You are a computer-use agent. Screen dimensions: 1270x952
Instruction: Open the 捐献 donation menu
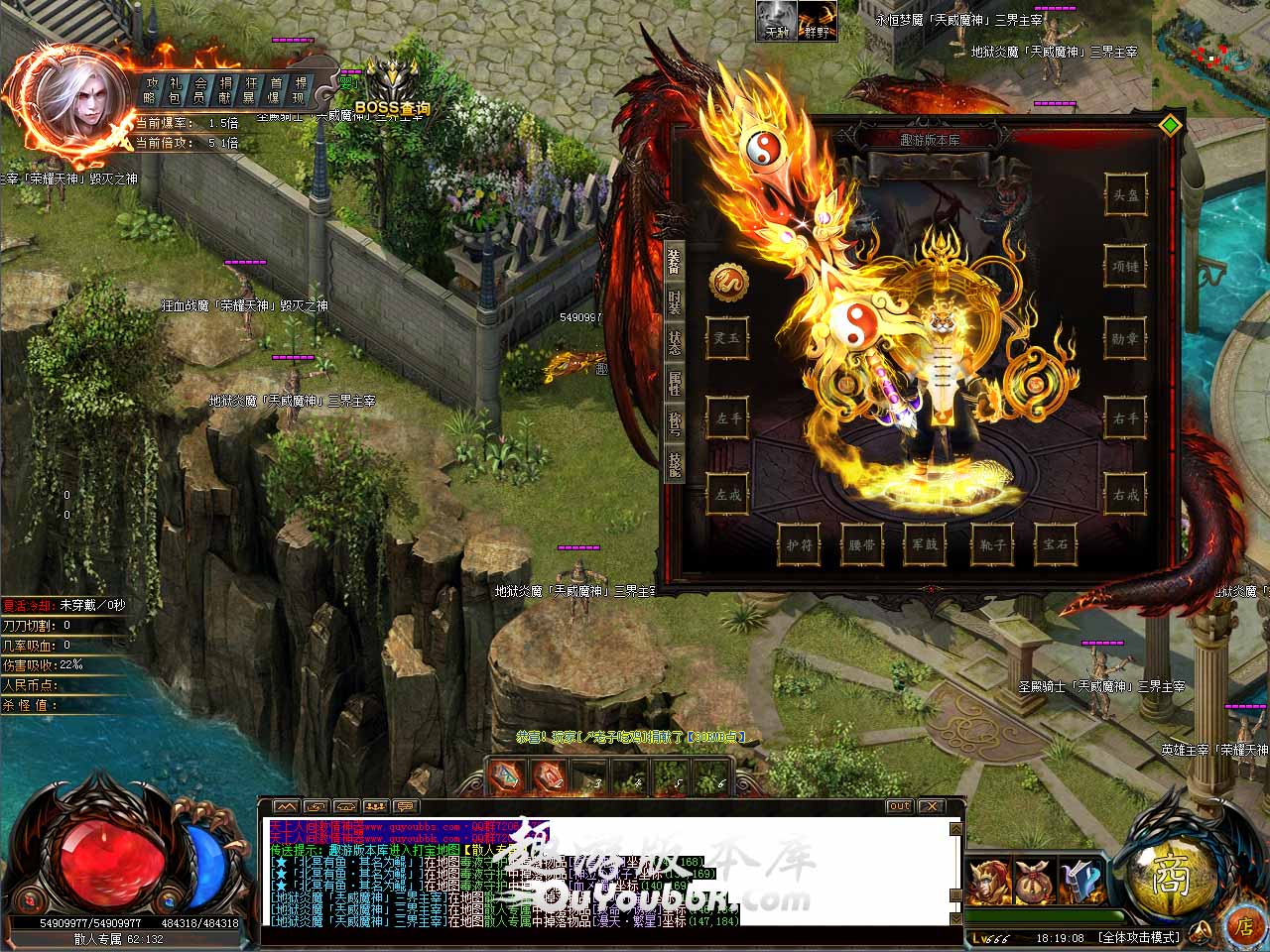226,89
